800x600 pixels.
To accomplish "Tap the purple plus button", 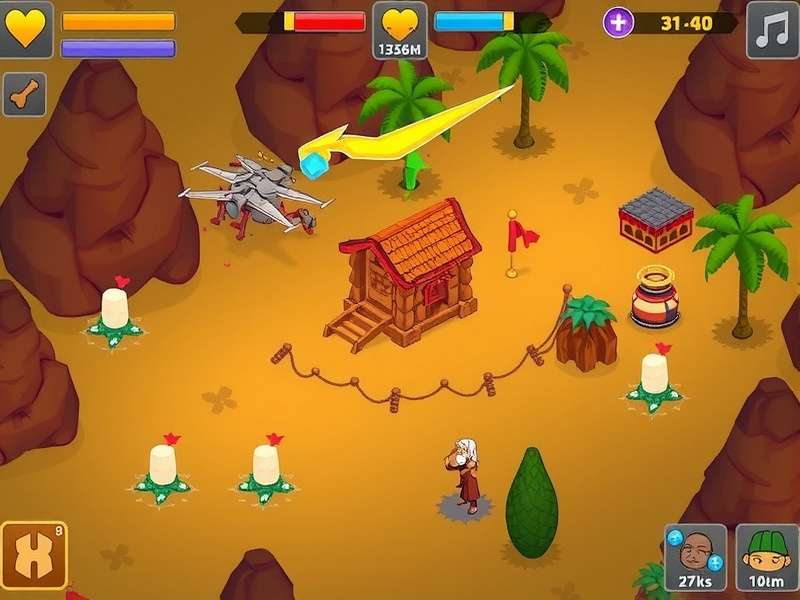I will pyautogui.click(x=618, y=22).
